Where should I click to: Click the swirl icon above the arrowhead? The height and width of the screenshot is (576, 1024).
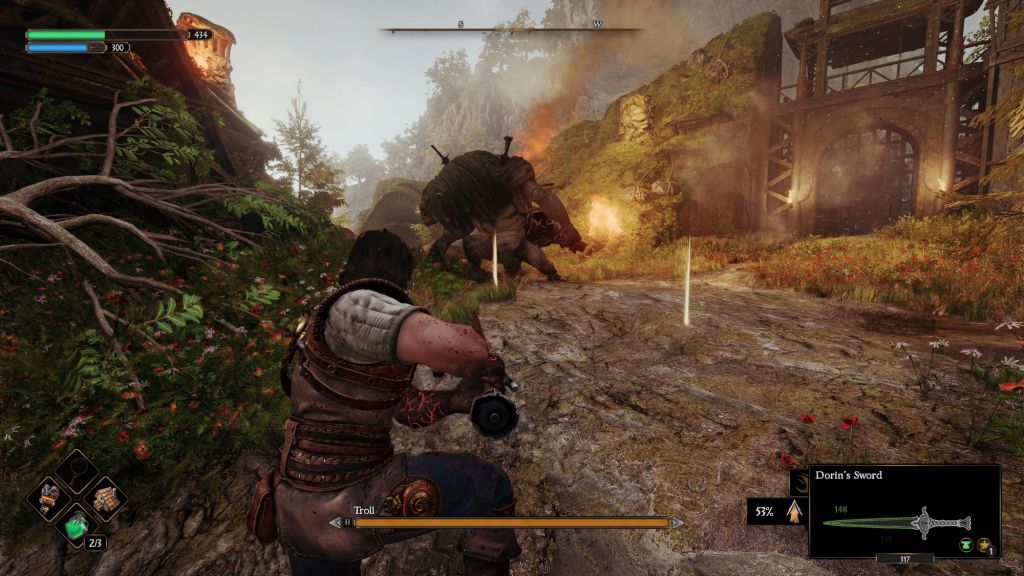tap(799, 483)
